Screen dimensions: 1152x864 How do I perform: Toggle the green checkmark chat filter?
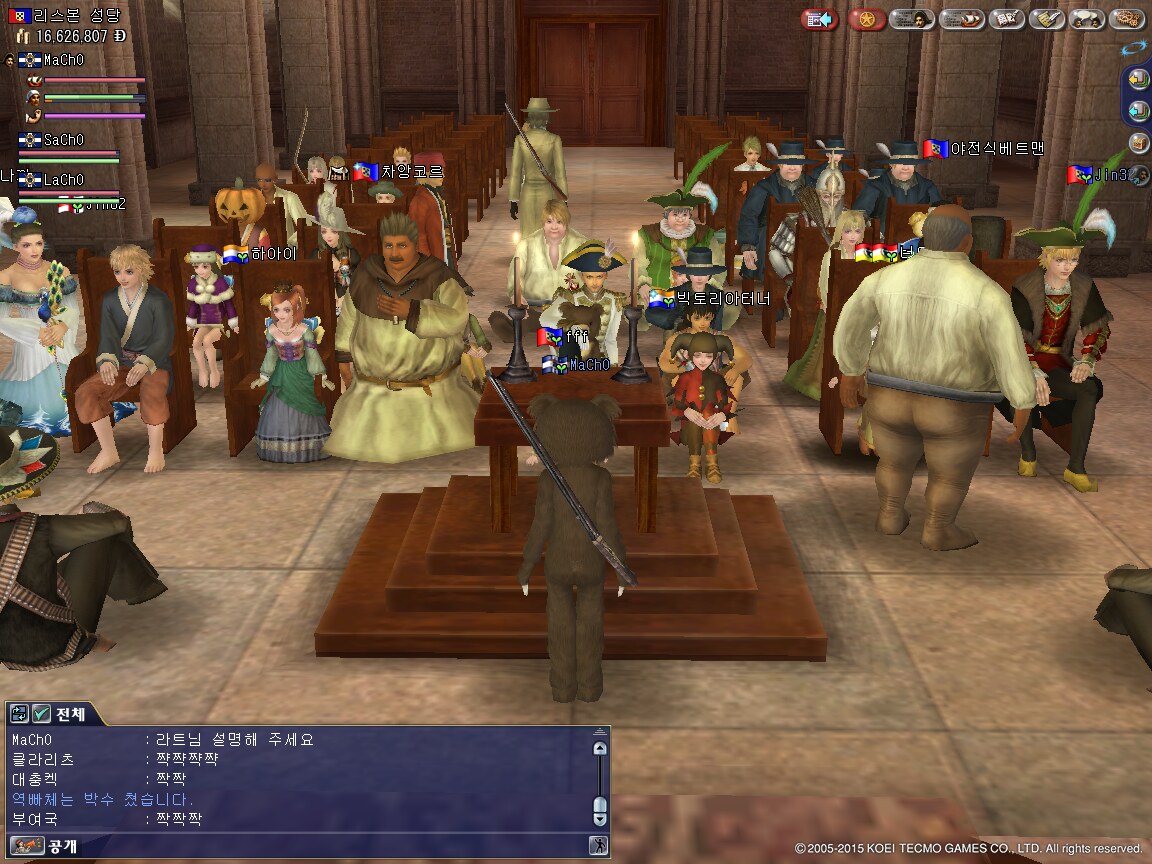[x=41, y=713]
